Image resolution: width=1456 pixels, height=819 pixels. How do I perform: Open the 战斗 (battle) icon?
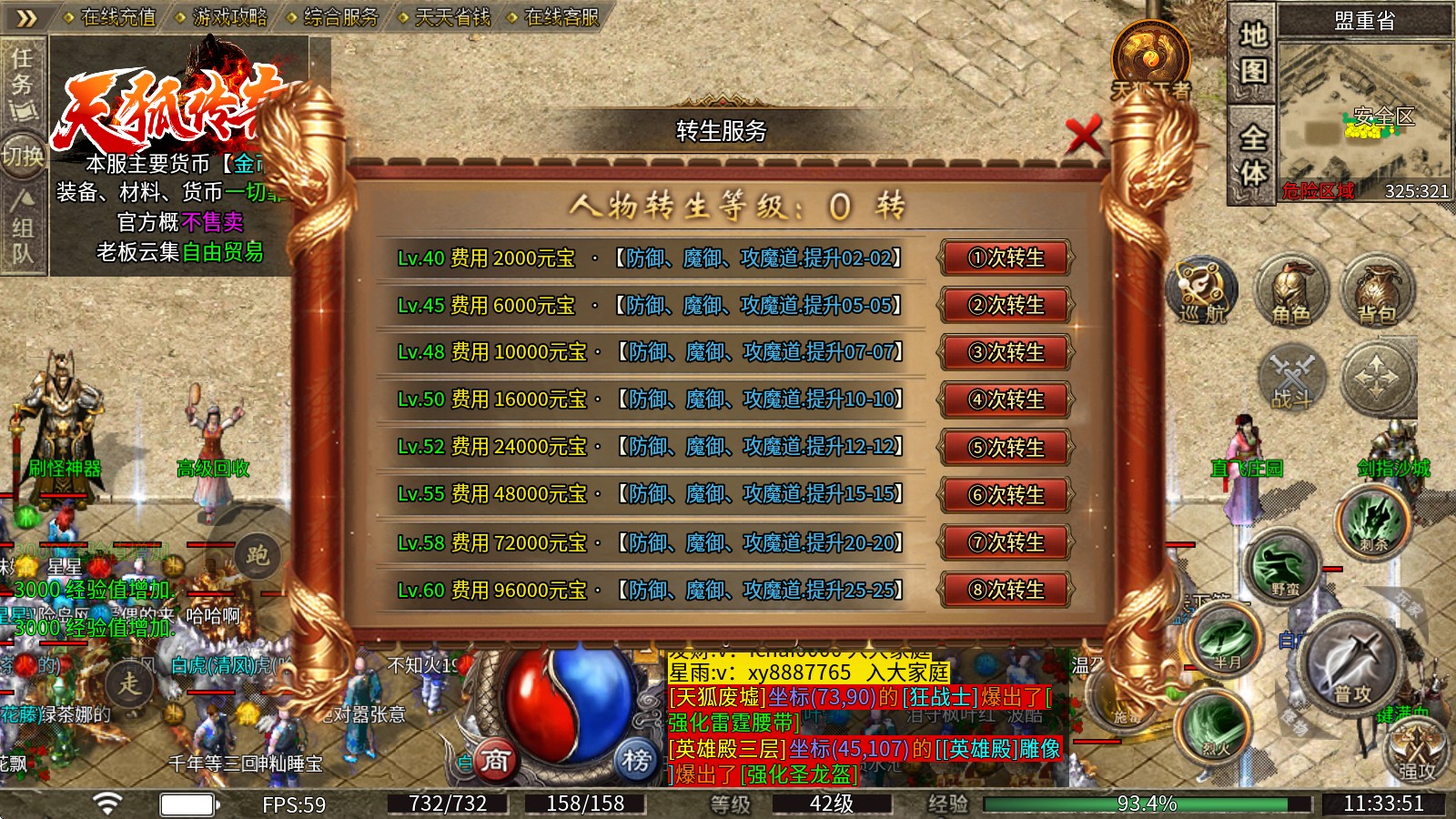[x=1292, y=378]
